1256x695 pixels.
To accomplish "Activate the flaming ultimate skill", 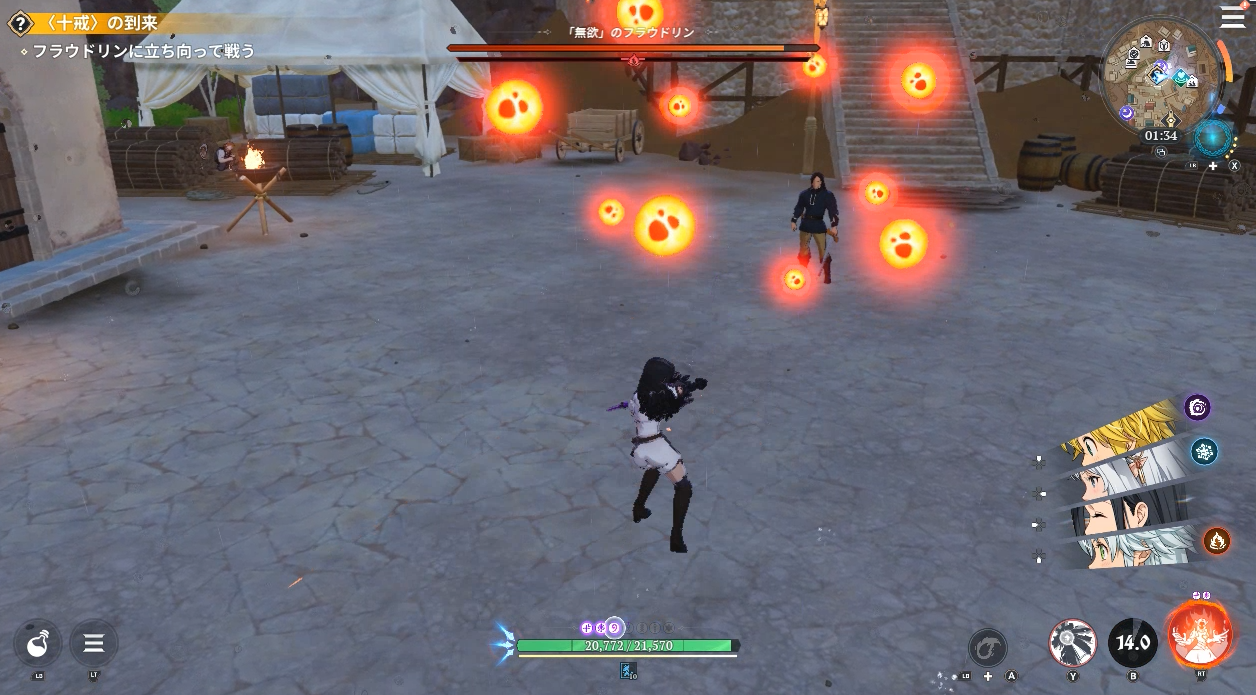I will coord(1199,636).
